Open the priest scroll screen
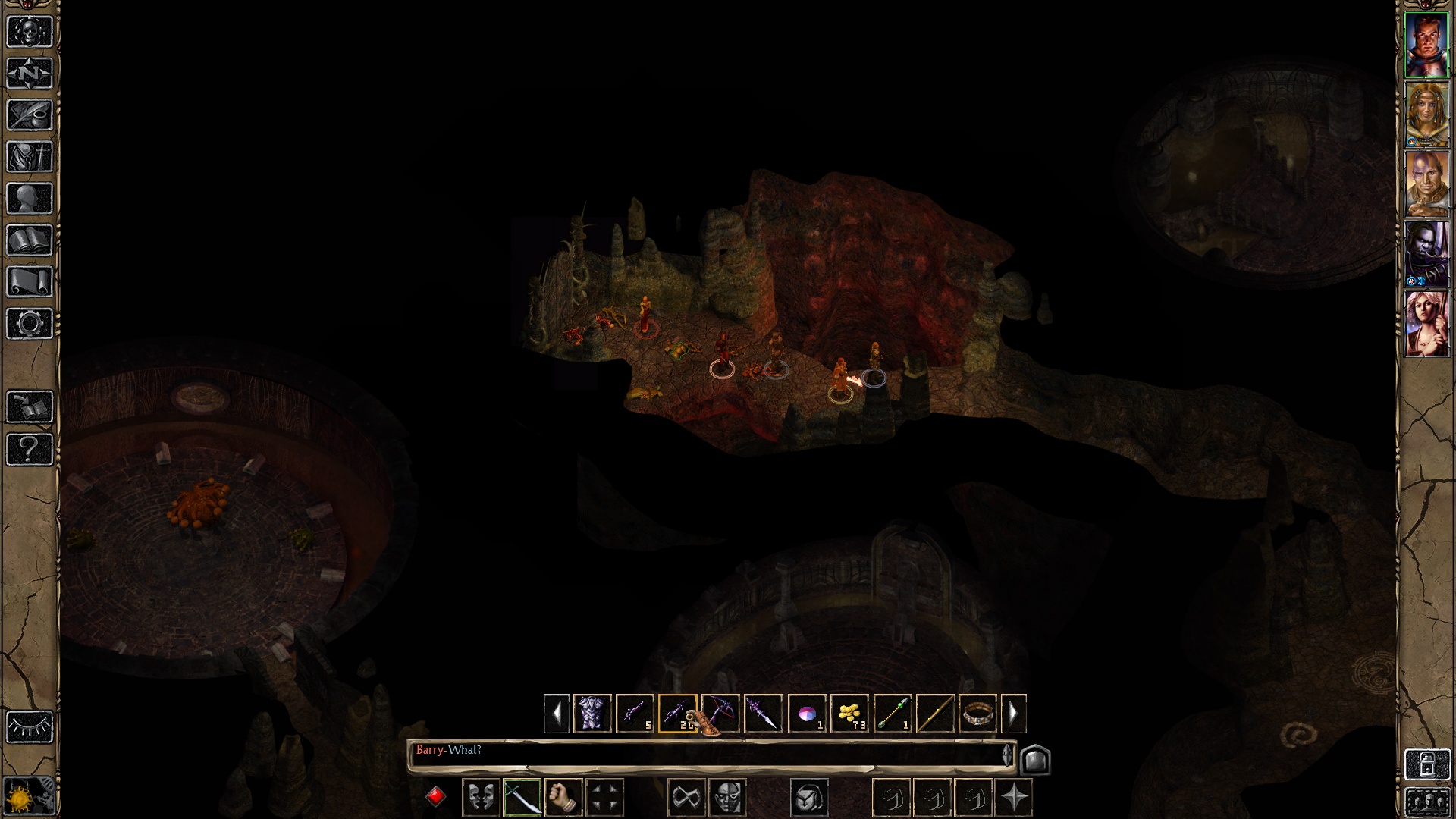Viewport: 1456px width, 819px height. point(30,282)
